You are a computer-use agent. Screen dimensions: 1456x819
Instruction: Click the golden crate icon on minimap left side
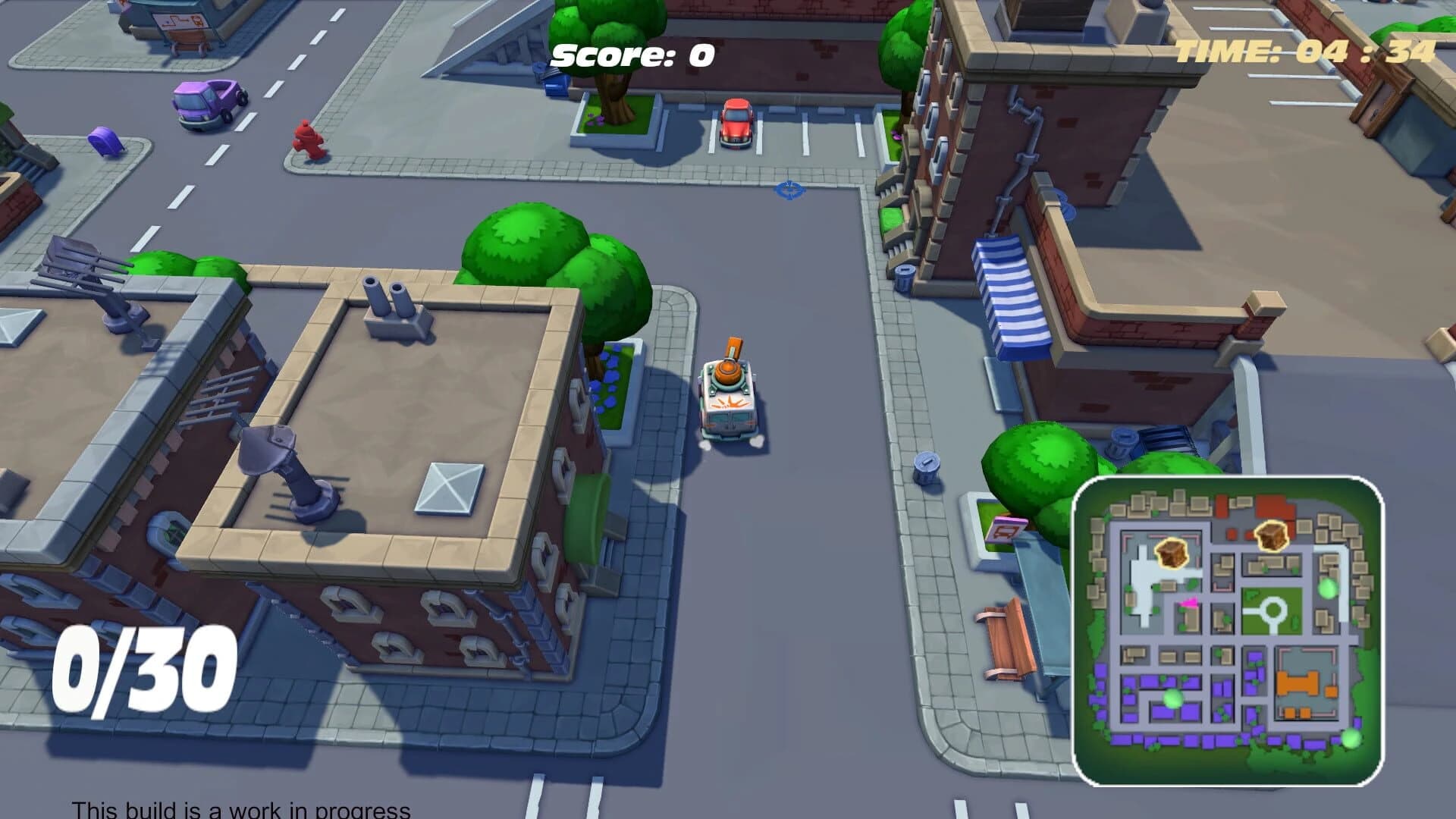[x=1172, y=553]
